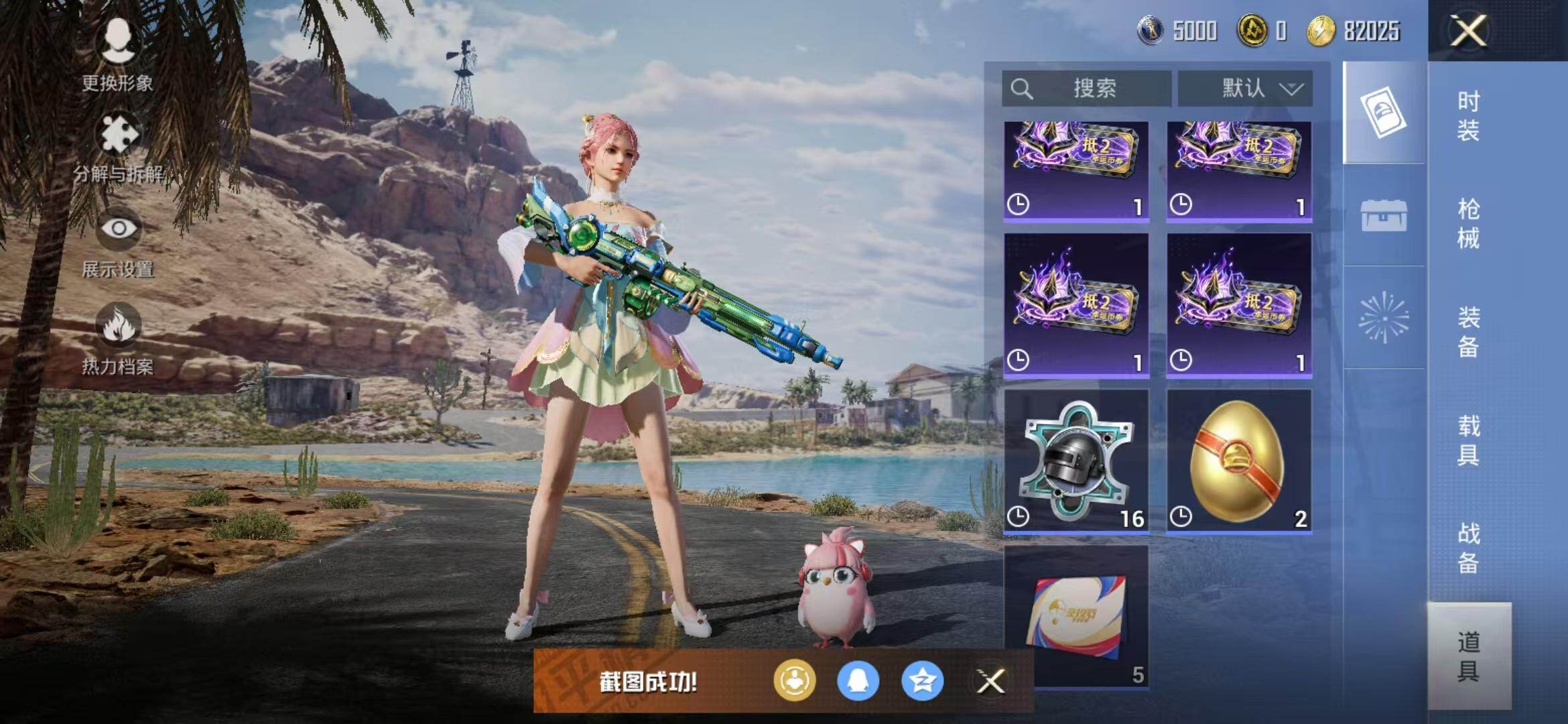Open 展示设置 display settings
The height and width of the screenshot is (724, 1568).
click(118, 243)
